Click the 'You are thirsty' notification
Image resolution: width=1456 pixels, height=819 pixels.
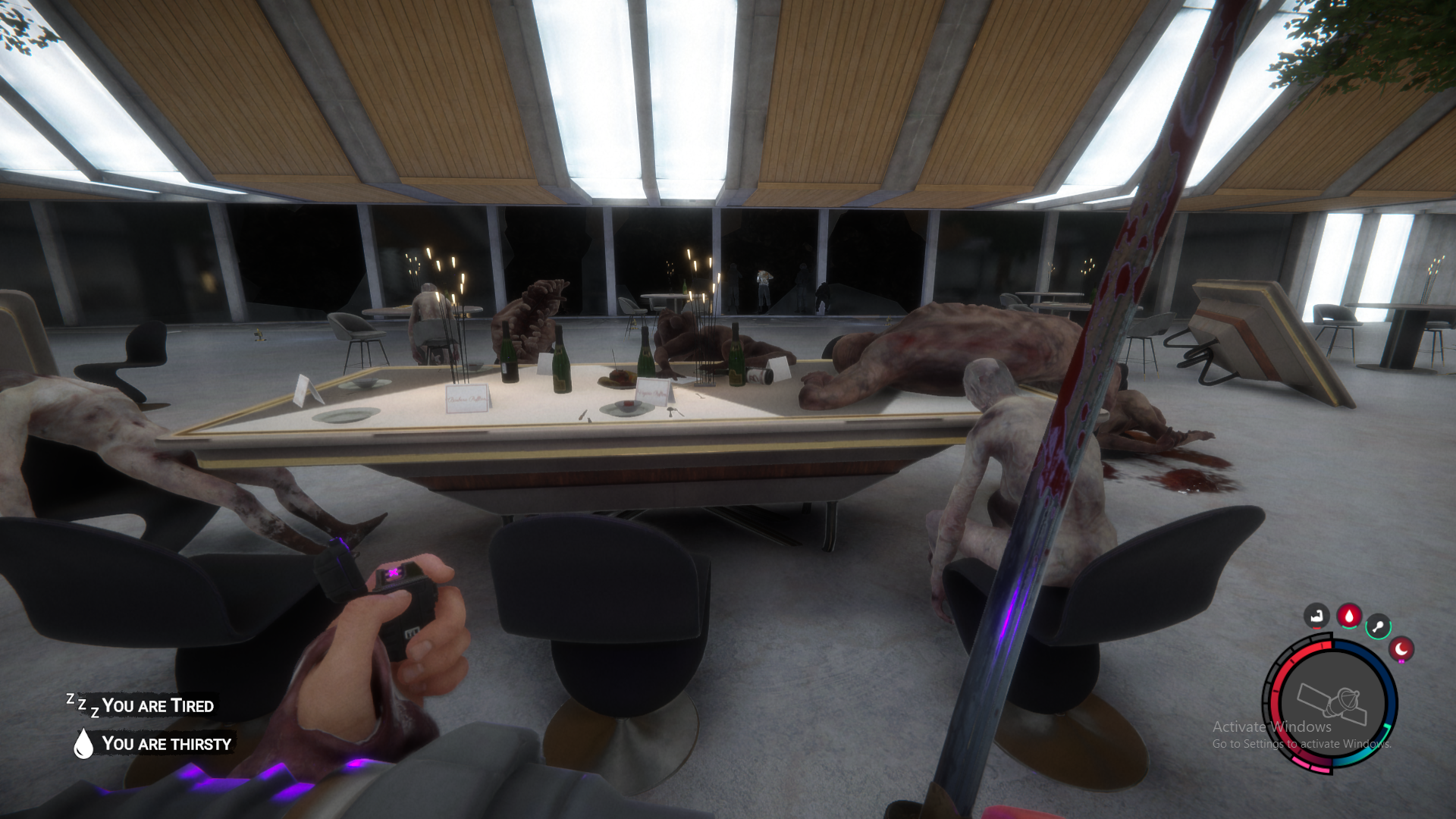pyautogui.click(x=168, y=745)
